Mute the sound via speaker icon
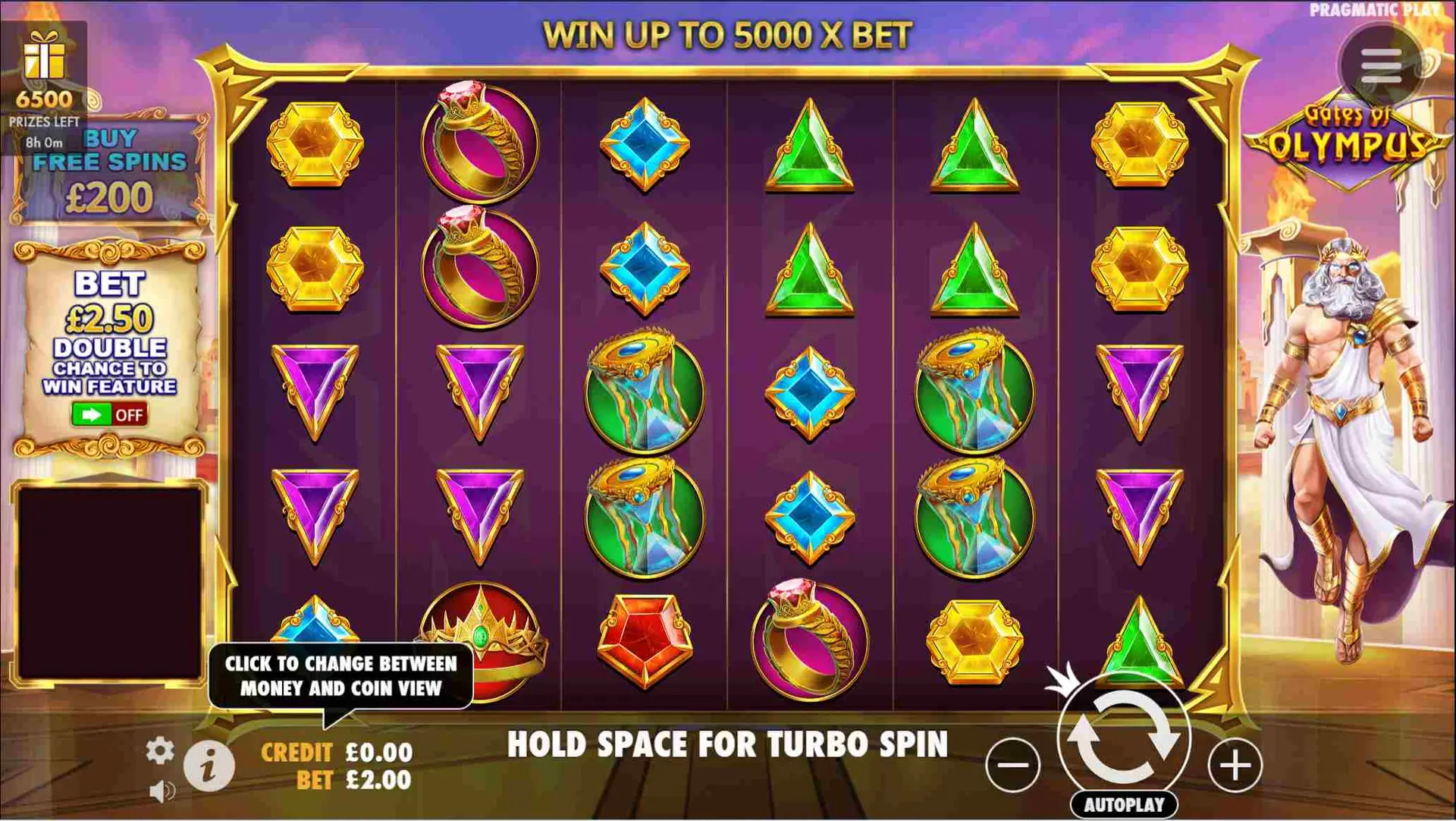Image resolution: width=1456 pixels, height=821 pixels. 162,791
